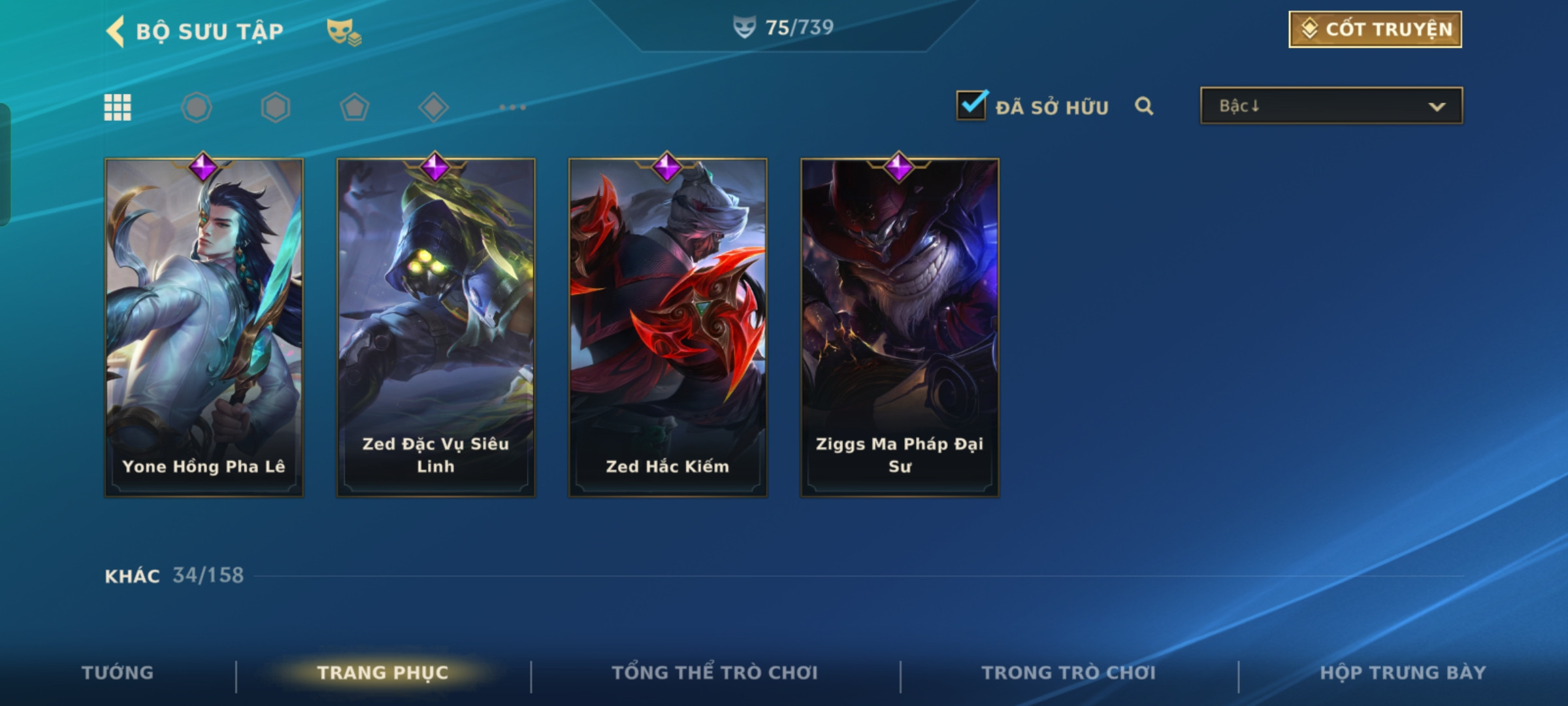This screenshot has width=1568, height=706.
Task: Switch to the Hộp Trưng Bày tab
Action: [1403, 673]
